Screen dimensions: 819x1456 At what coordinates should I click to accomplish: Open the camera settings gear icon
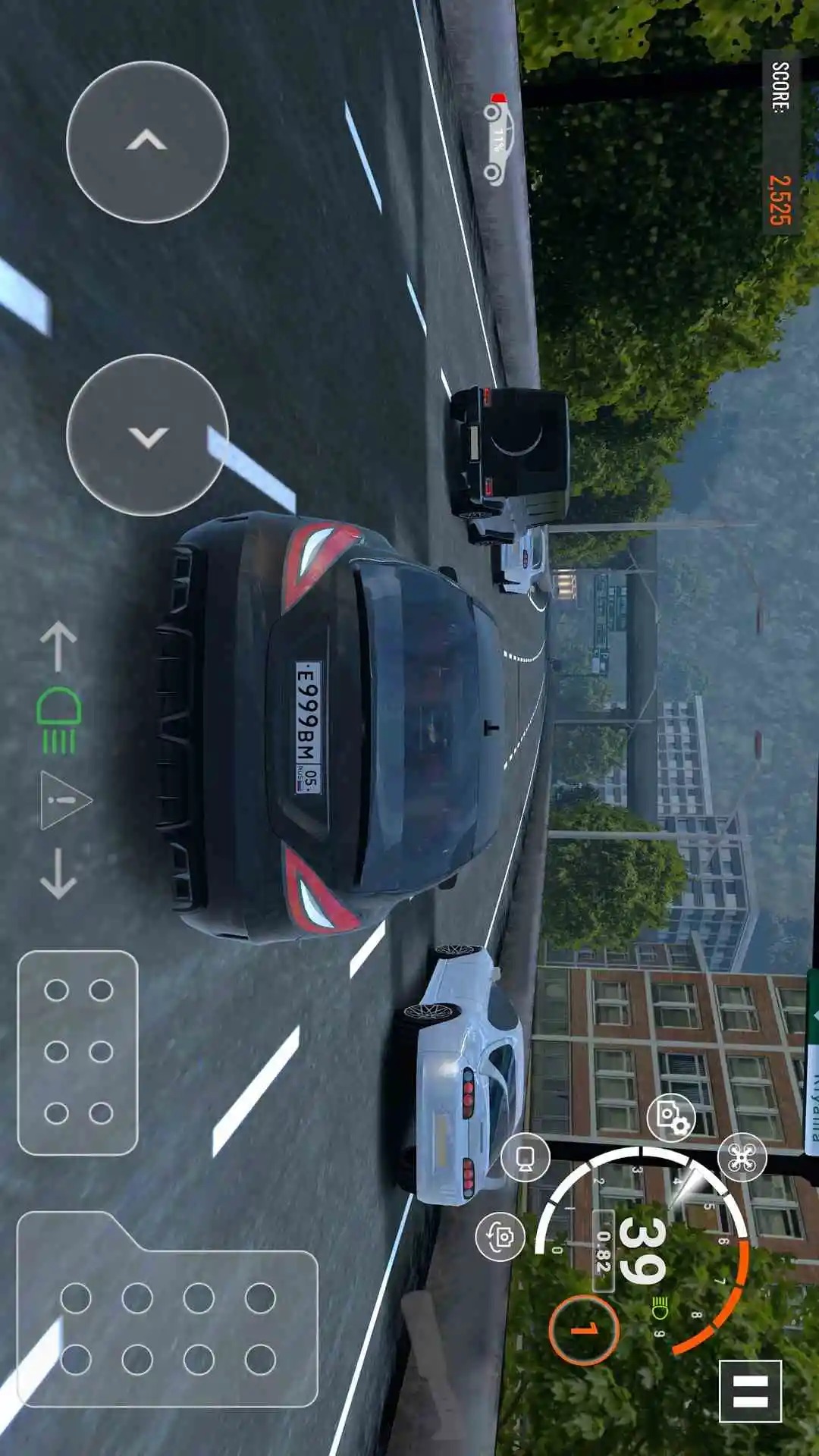(x=671, y=1118)
